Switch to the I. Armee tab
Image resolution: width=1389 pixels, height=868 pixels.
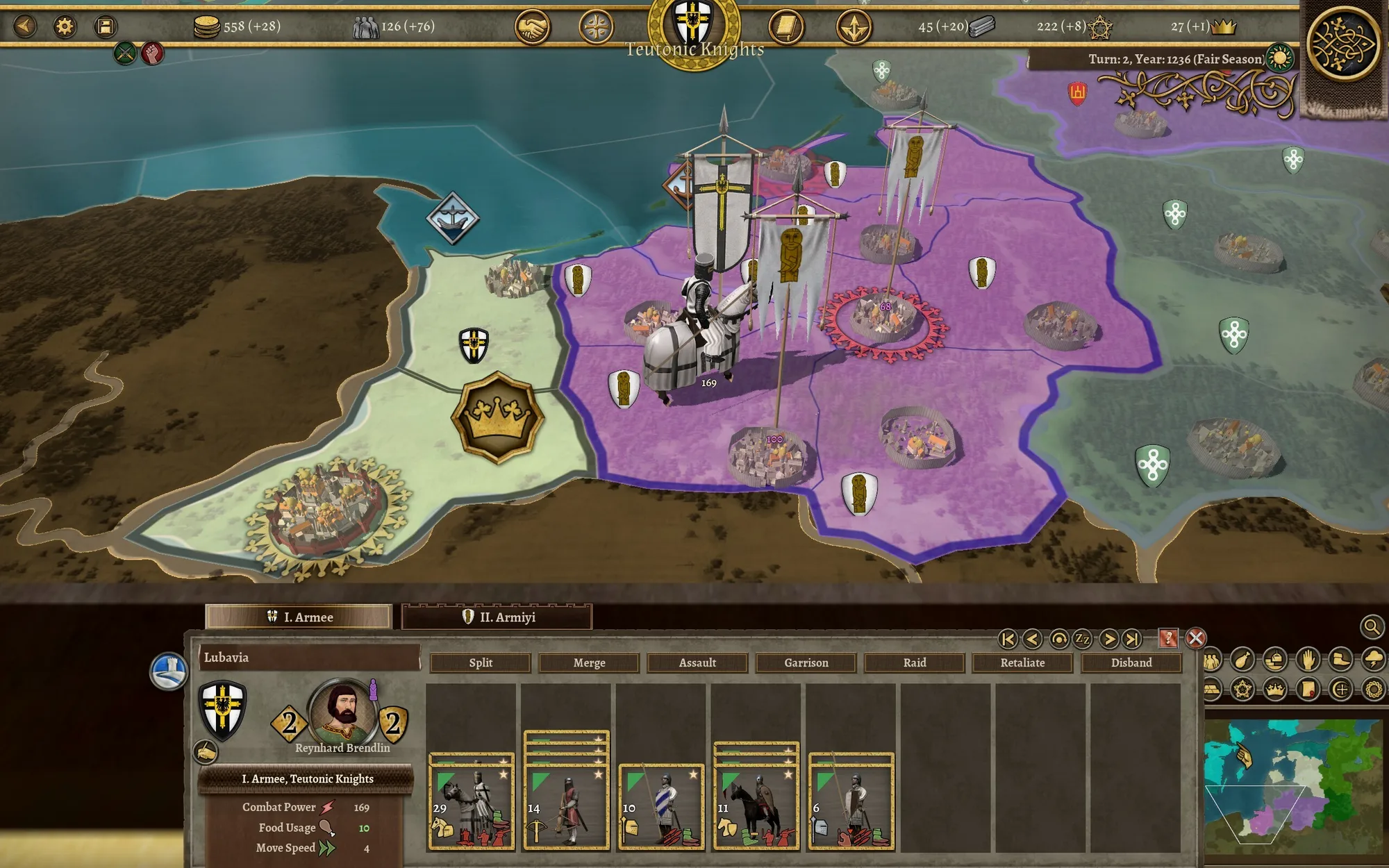pyautogui.click(x=299, y=617)
